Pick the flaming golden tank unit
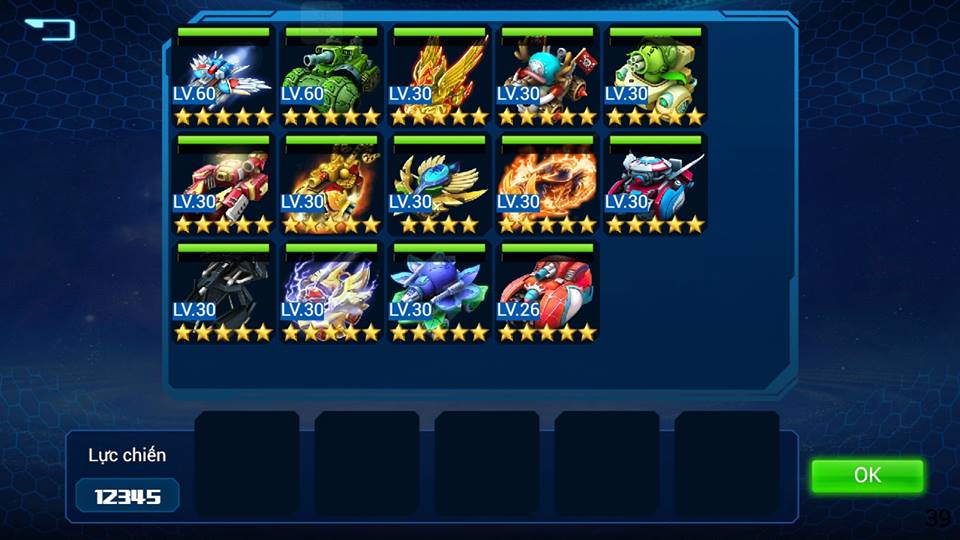 click(331, 184)
